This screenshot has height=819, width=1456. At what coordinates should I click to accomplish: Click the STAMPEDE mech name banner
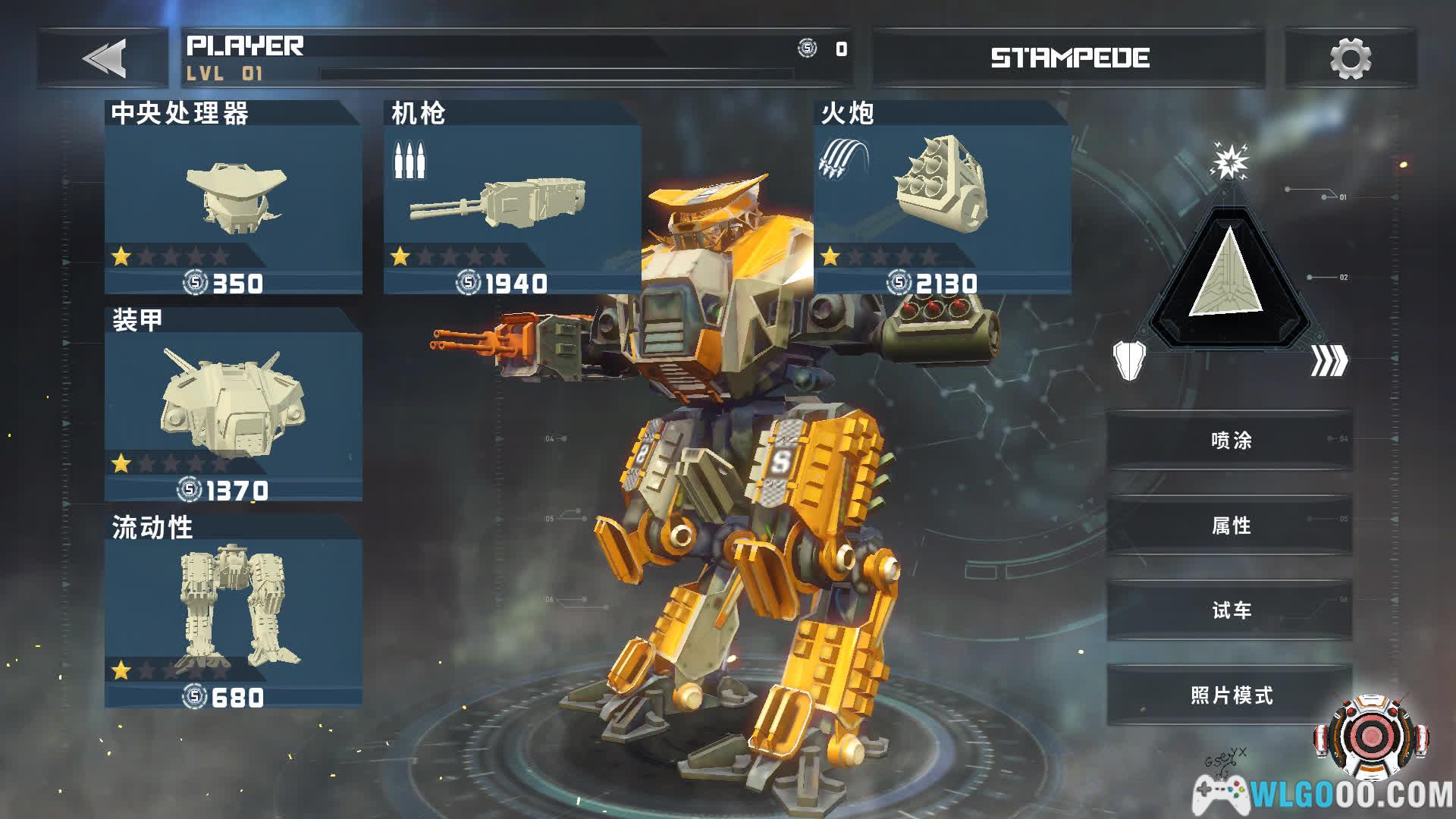click(1069, 58)
